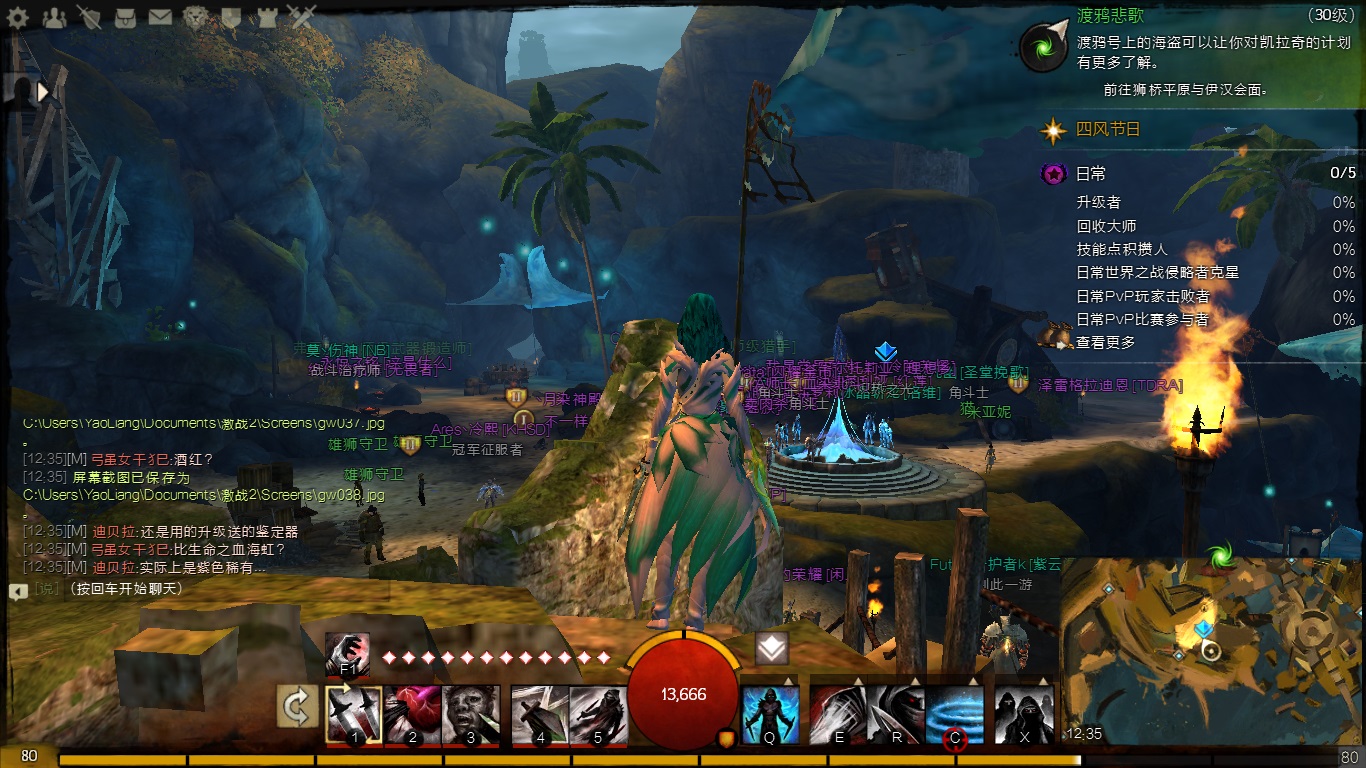Open the lion head trading post icon
The image size is (1366, 768).
tap(196, 16)
